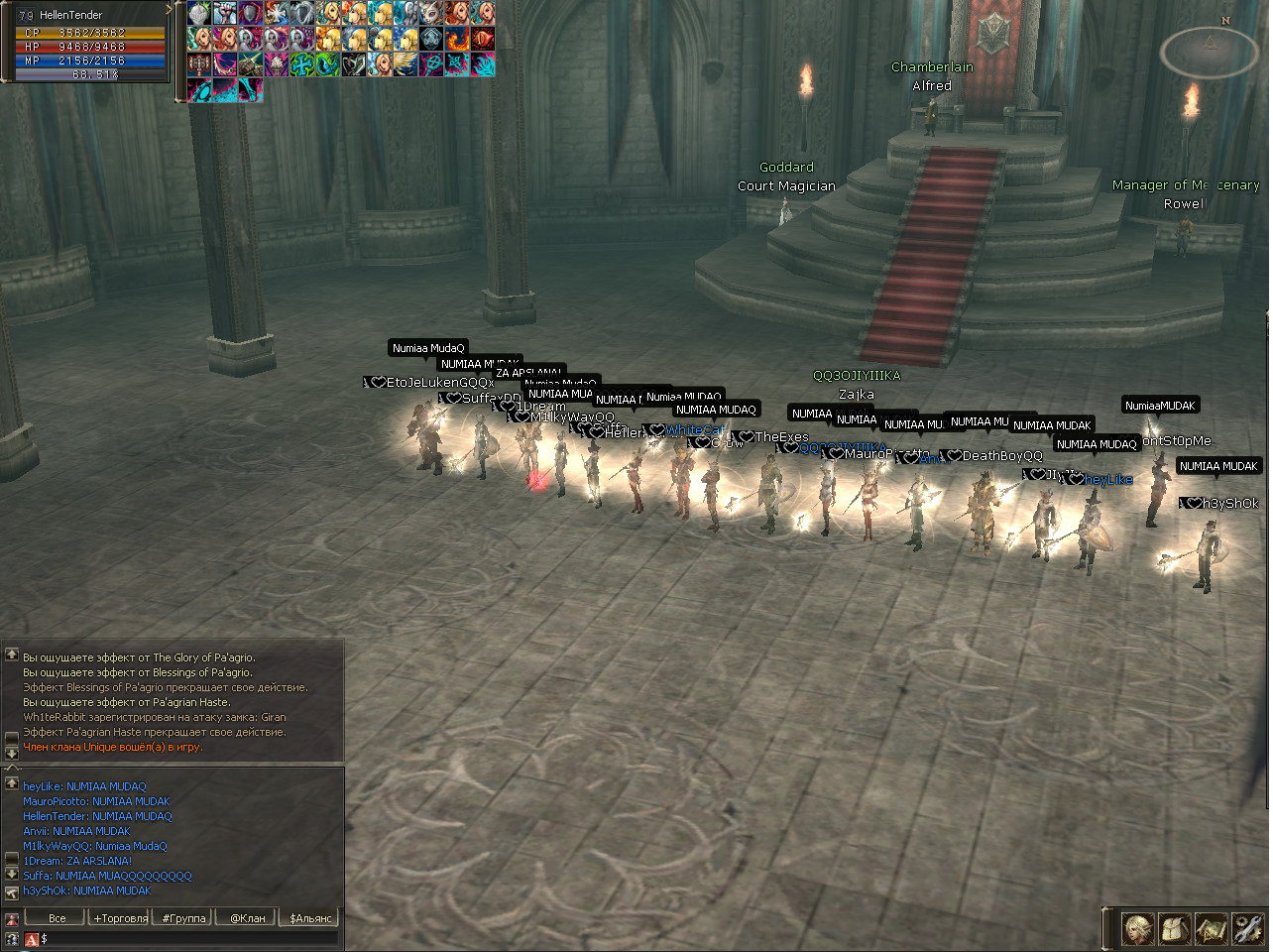Select the knight helmet buff icon

[199, 13]
